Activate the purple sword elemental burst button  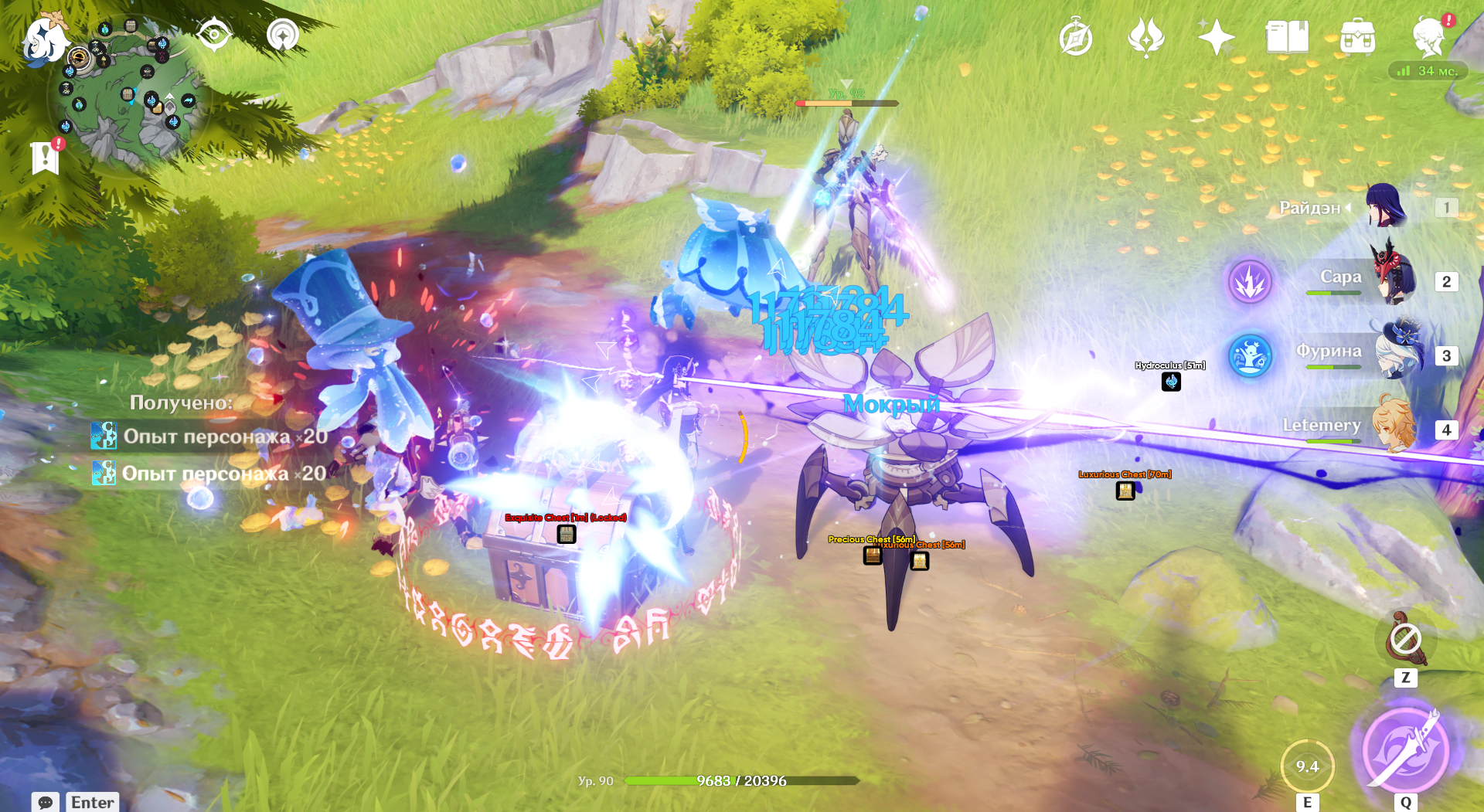pyautogui.click(x=1405, y=749)
